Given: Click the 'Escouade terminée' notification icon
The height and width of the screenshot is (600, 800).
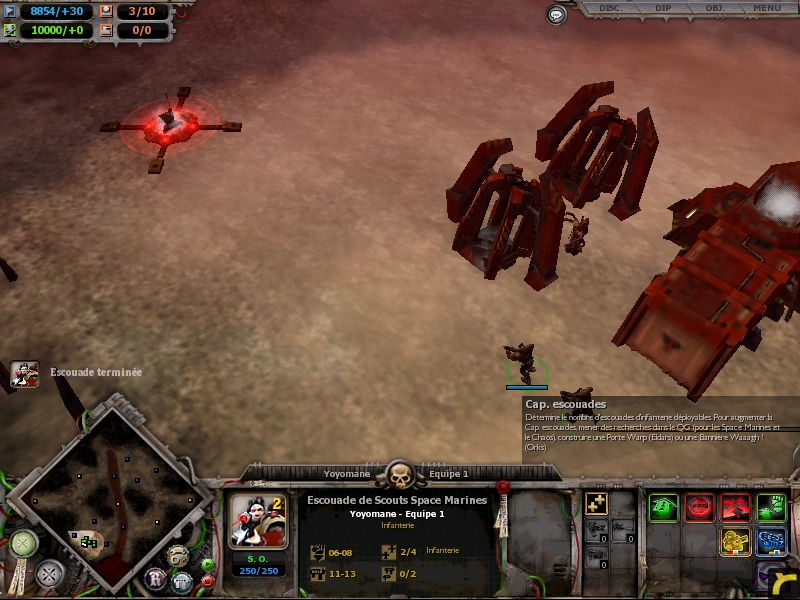Looking at the screenshot, I should [25, 374].
